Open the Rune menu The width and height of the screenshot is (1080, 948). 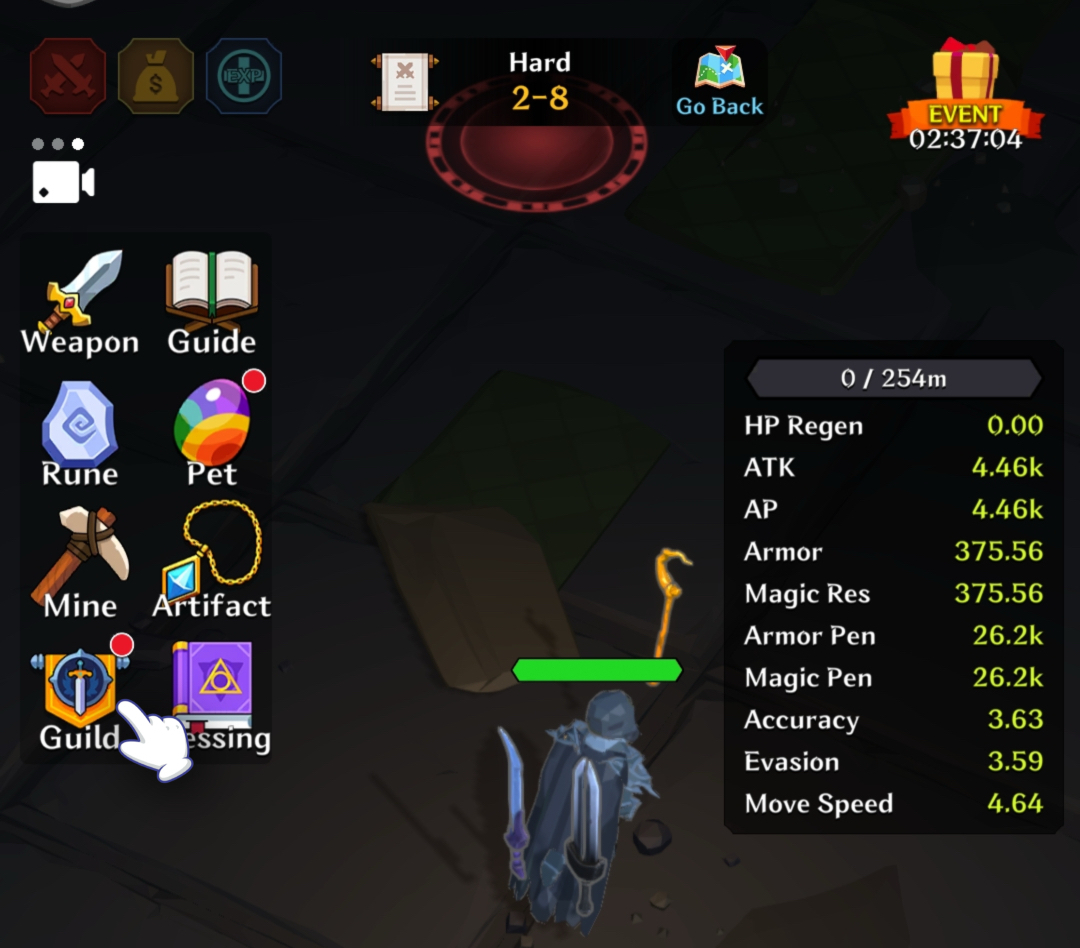pyautogui.click(x=80, y=434)
